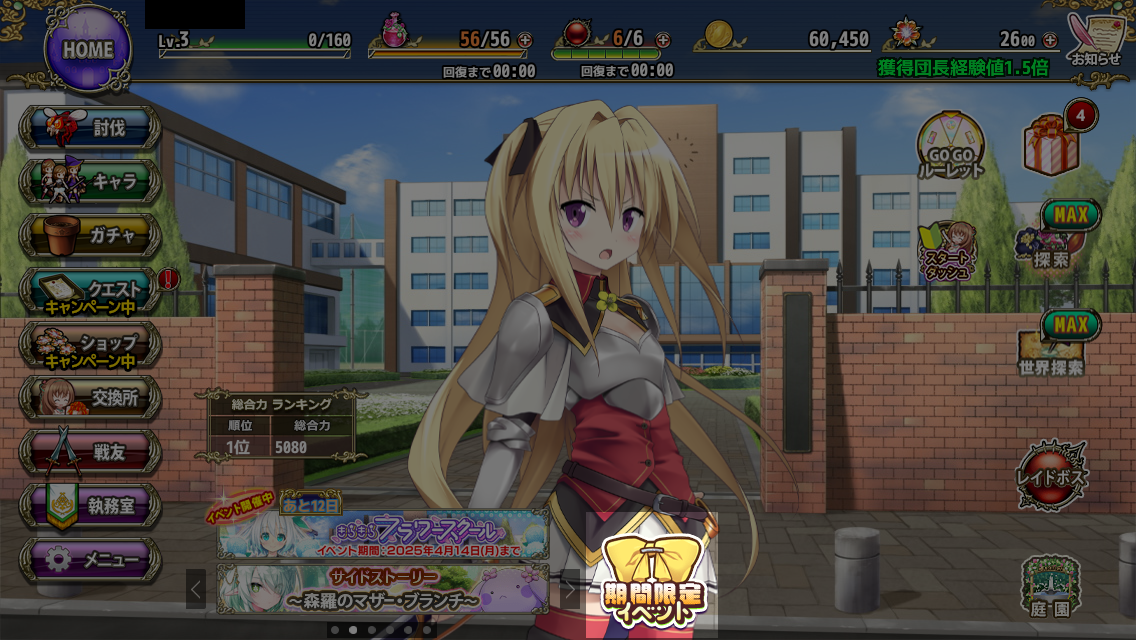The height and width of the screenshot is (640, 1136).
Task: Open the ショップ shop menu
Action: pos(91,344)
